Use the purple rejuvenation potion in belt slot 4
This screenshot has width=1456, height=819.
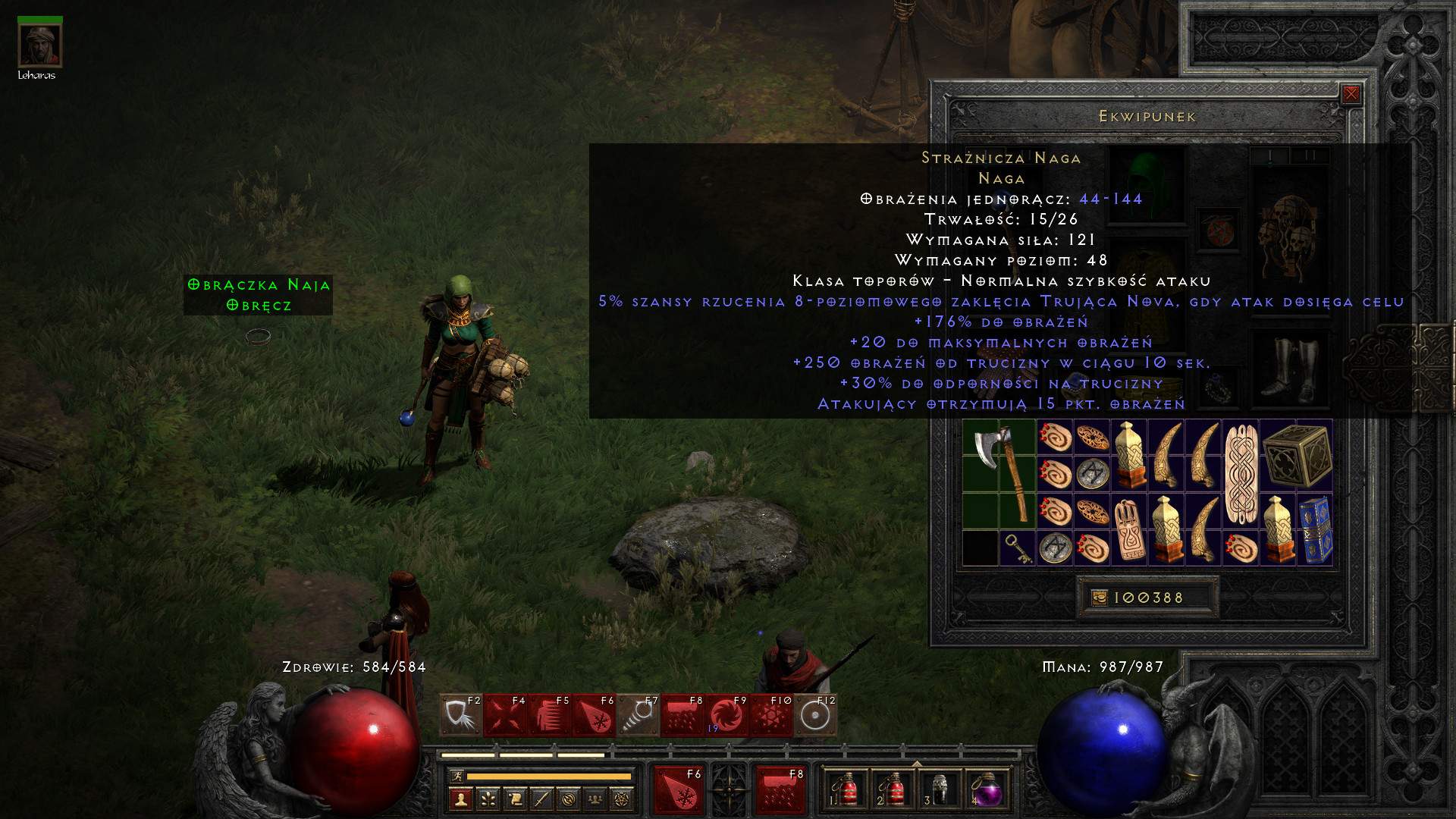pos(987,790)
